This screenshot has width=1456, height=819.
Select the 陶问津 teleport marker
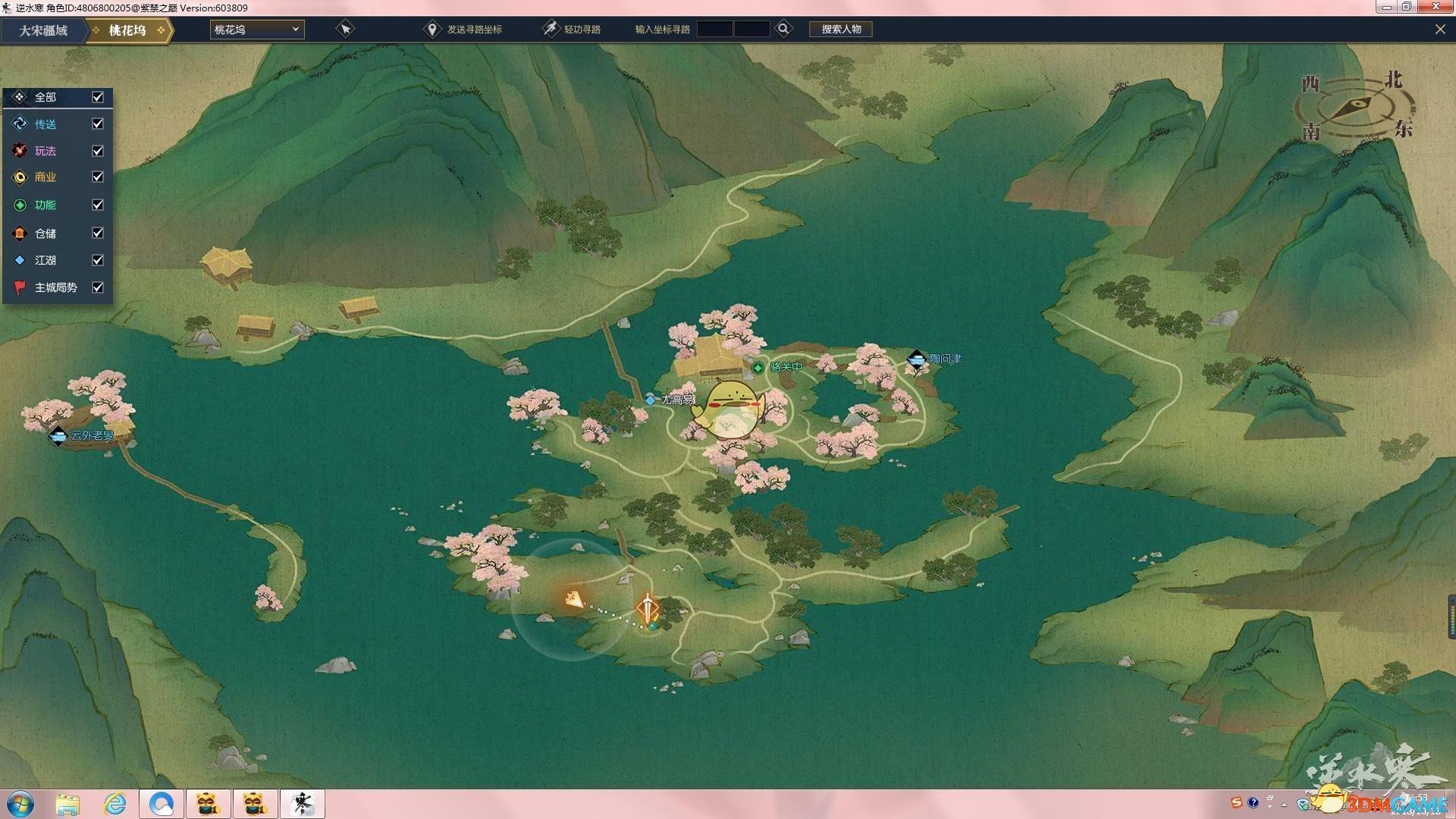pos(916,359)
